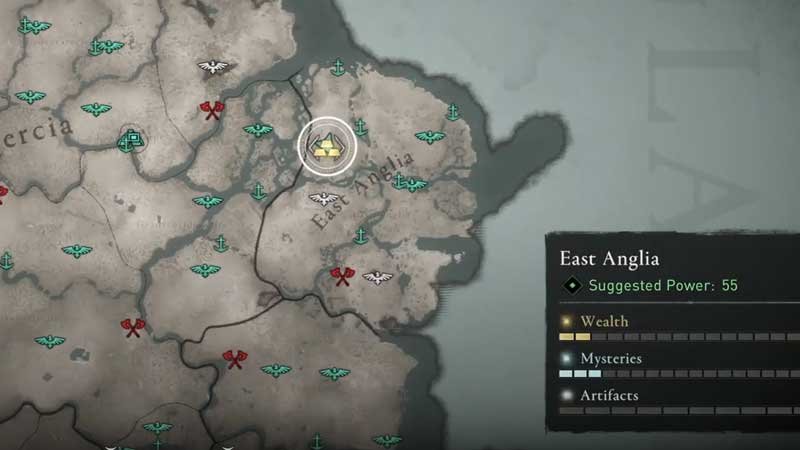
Task: Show the Artifacts entry in East Anglia panel
Action: click(x=609, y=395)
